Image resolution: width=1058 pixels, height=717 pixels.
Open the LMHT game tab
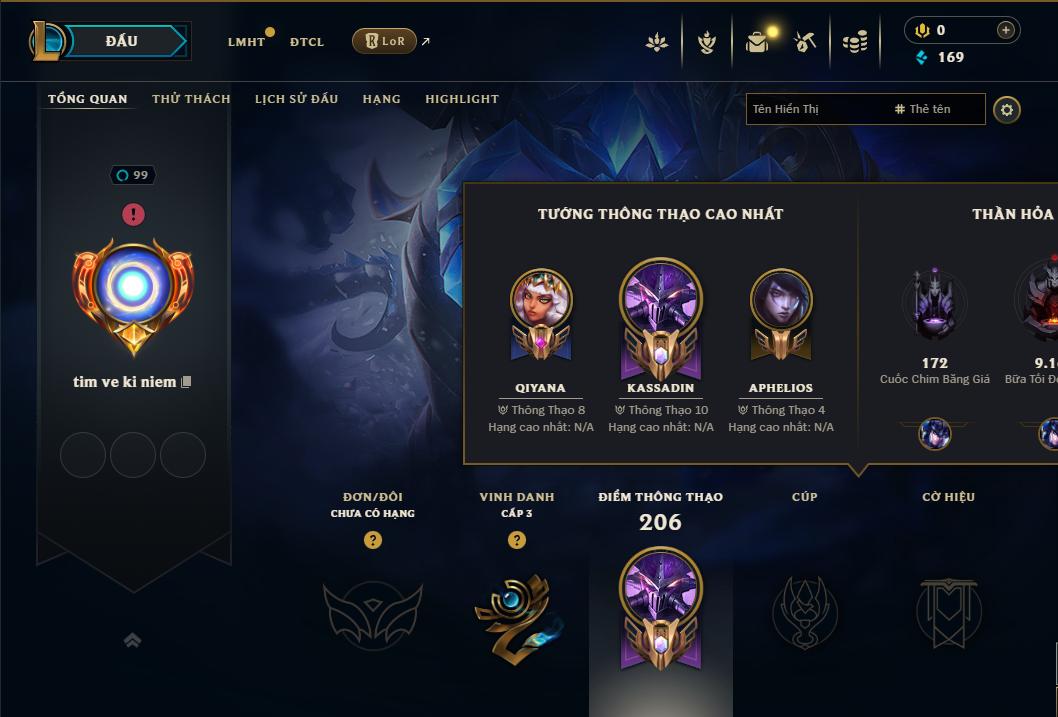(246, 42)
